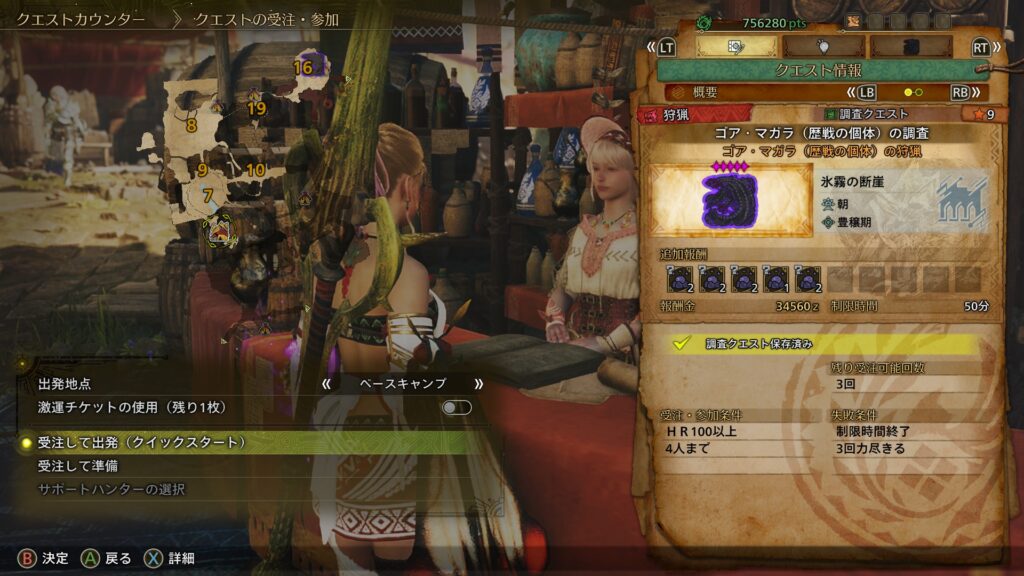Cycle departure point right past ベースキャンプ

479,383
